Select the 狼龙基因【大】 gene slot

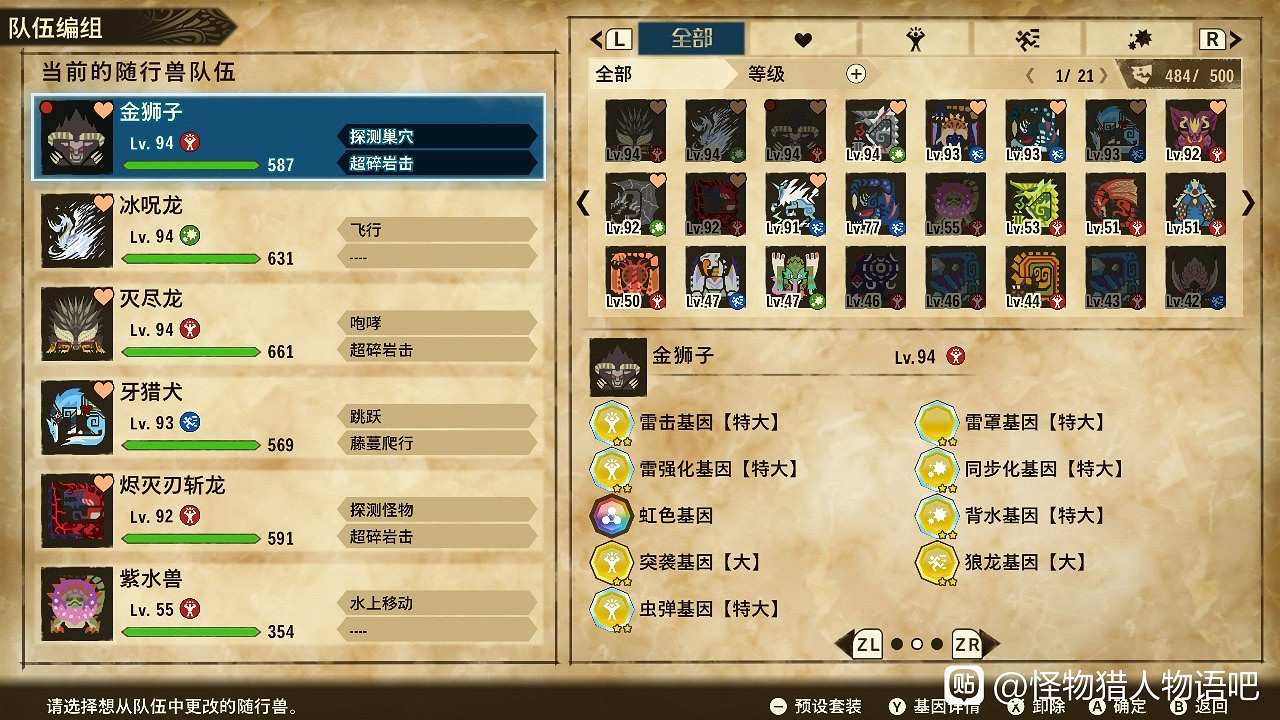click(x=938, y=563)
